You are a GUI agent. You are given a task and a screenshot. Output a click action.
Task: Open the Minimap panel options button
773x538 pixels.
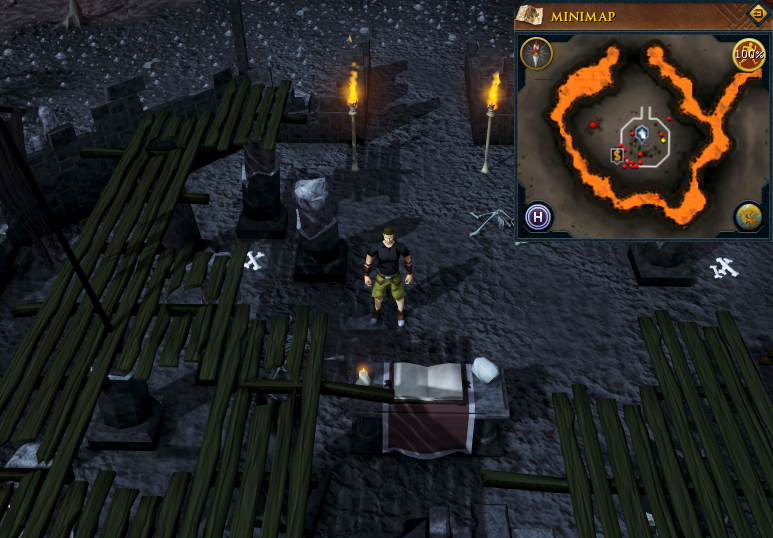(757, 14)
